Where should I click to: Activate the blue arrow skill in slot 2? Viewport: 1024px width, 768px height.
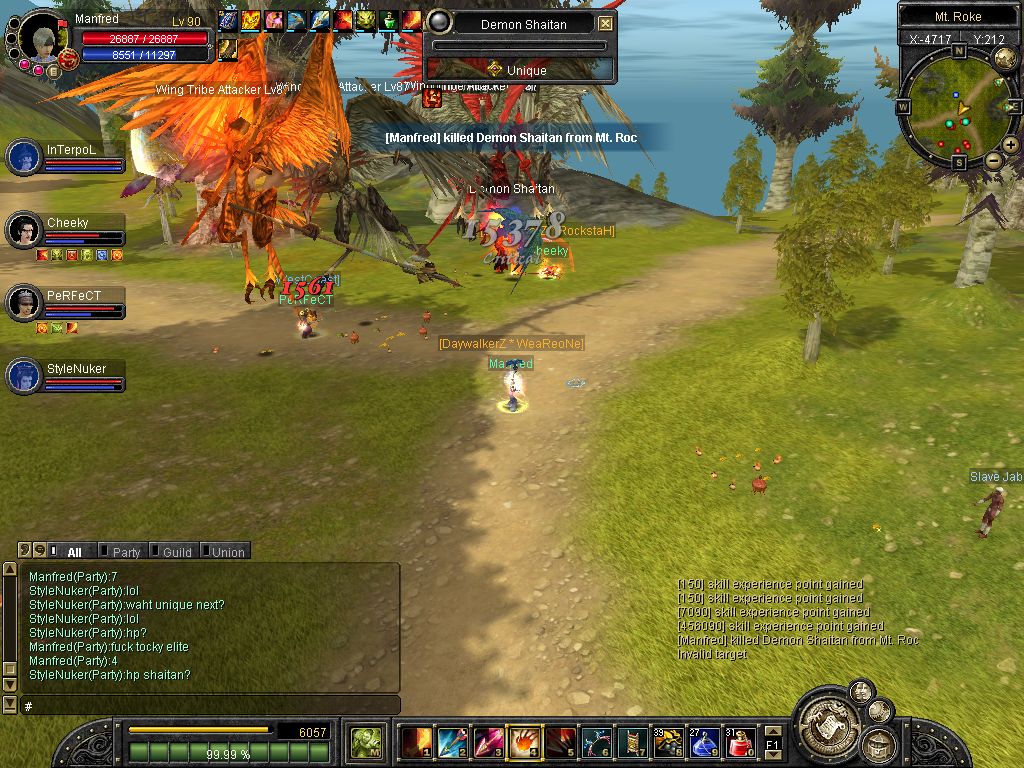click(x=451, y=742)
